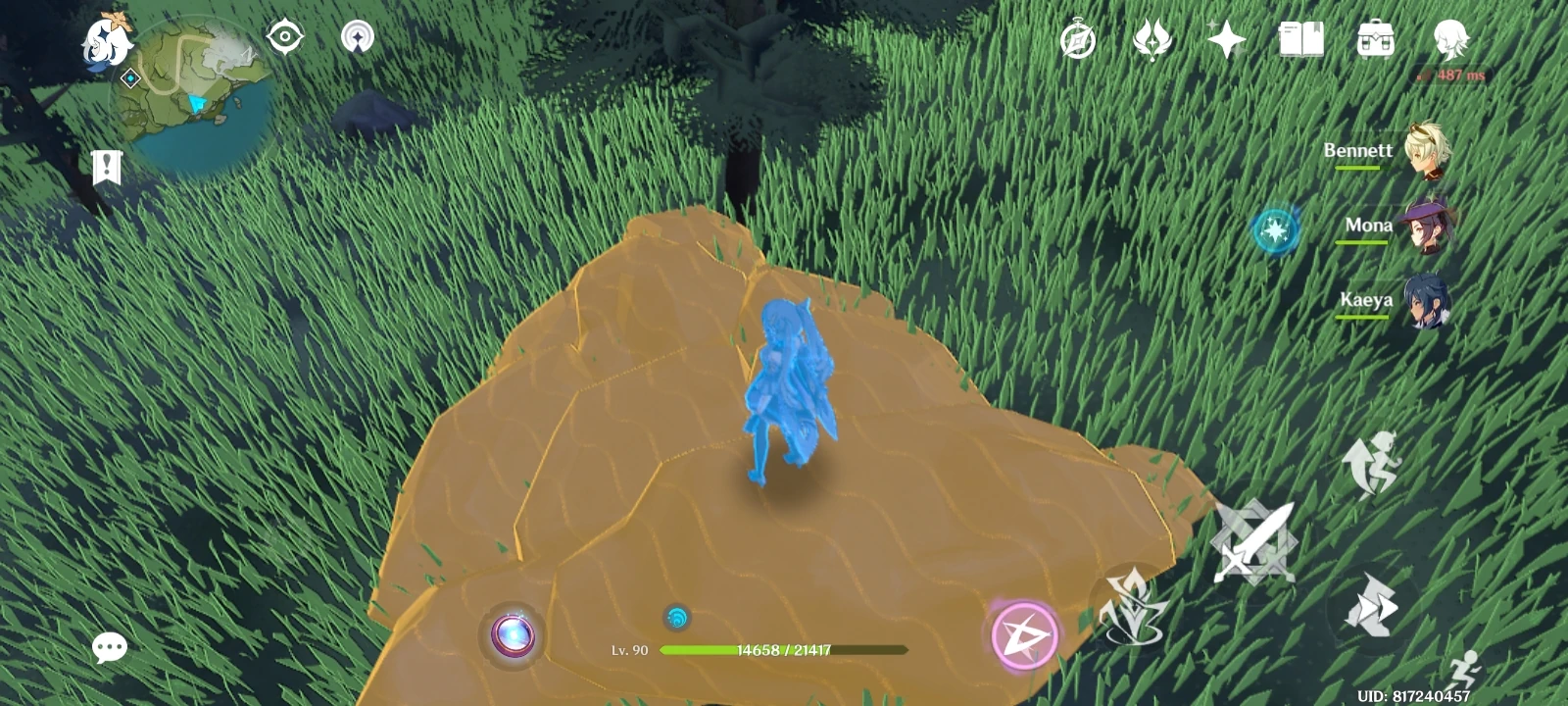Toggle quest navigation with the eye icon
The image size is (1568, 706).
[x=284, y=37]
